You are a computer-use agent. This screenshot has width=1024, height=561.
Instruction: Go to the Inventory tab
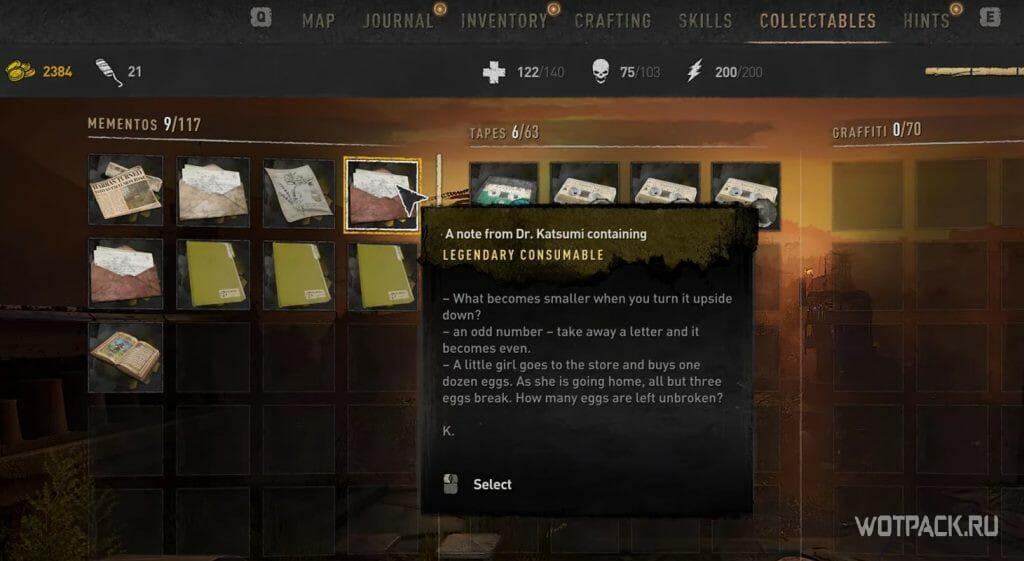(504, 20)
